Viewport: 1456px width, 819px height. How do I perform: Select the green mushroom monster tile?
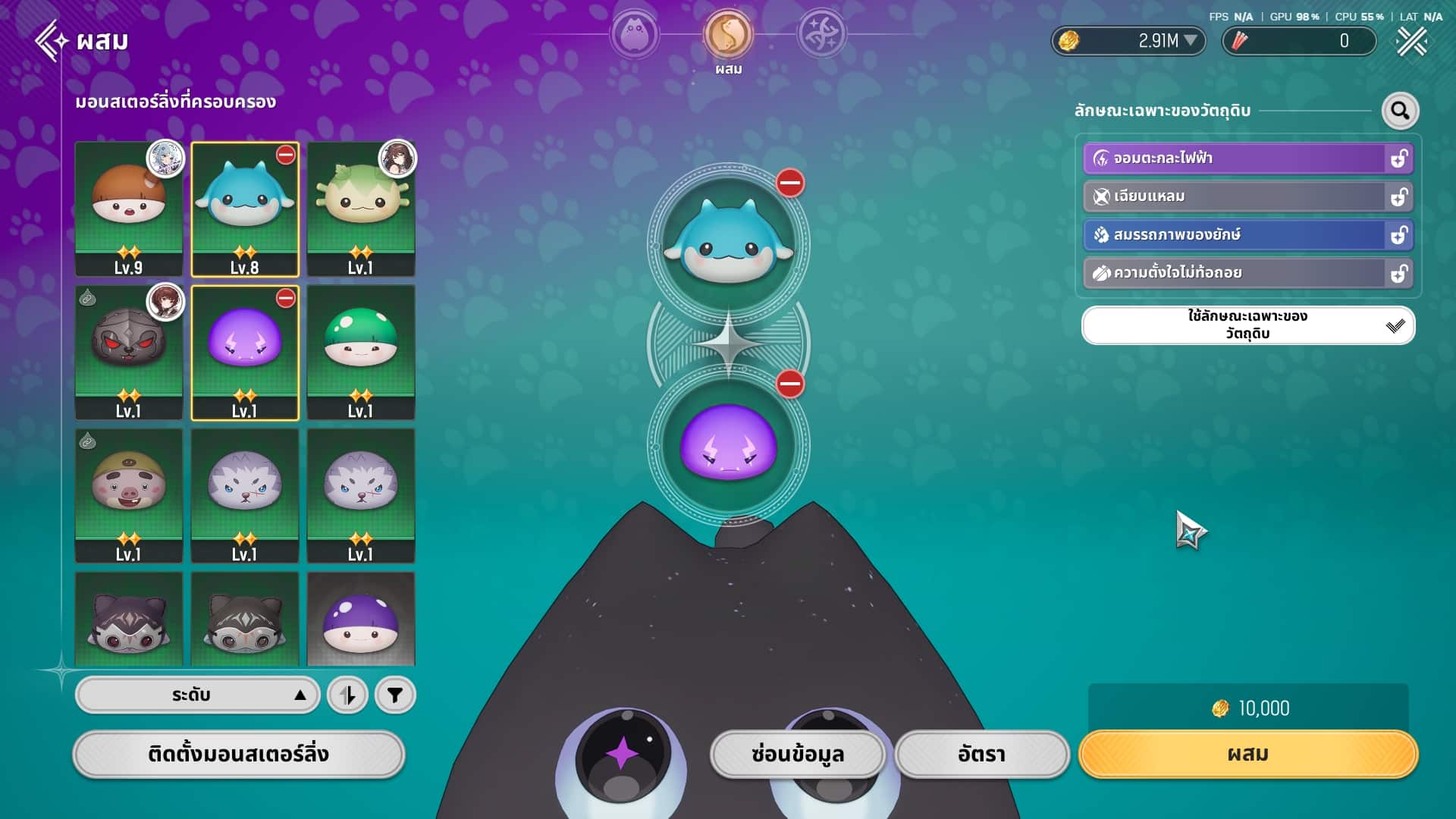click(360, 352)
